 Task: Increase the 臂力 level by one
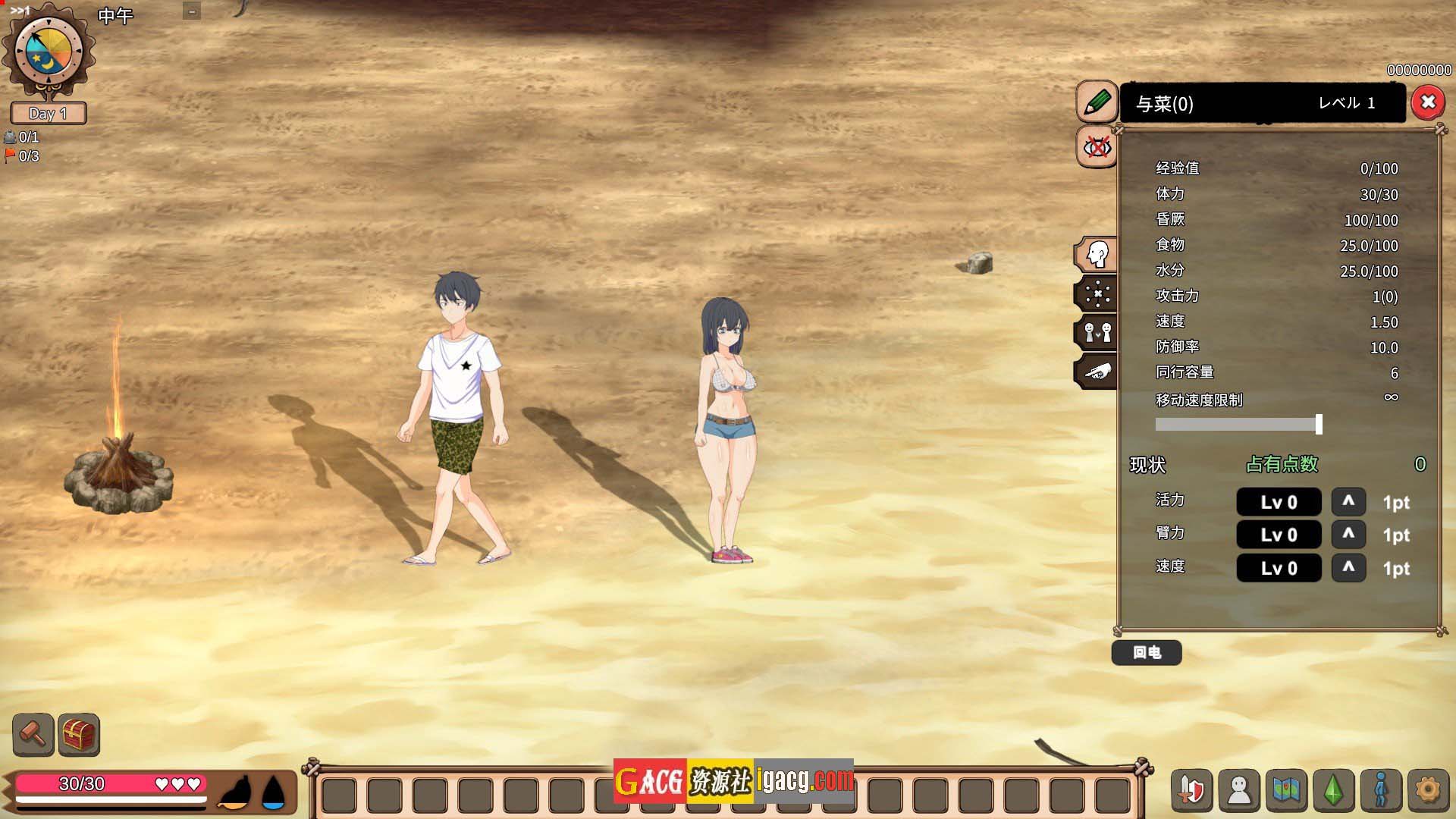[1348, 534]
